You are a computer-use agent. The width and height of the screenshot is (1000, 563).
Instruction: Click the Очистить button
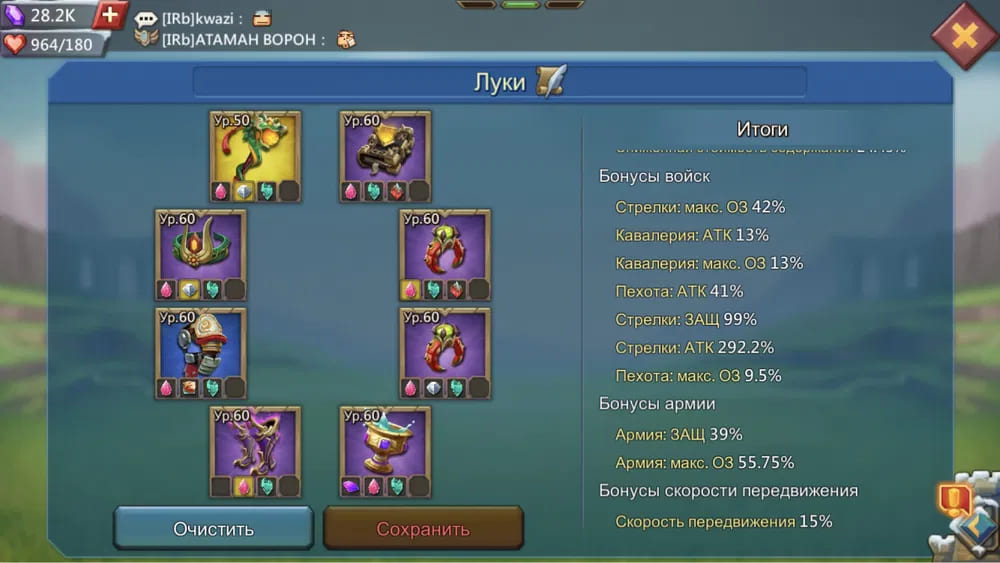213,528
